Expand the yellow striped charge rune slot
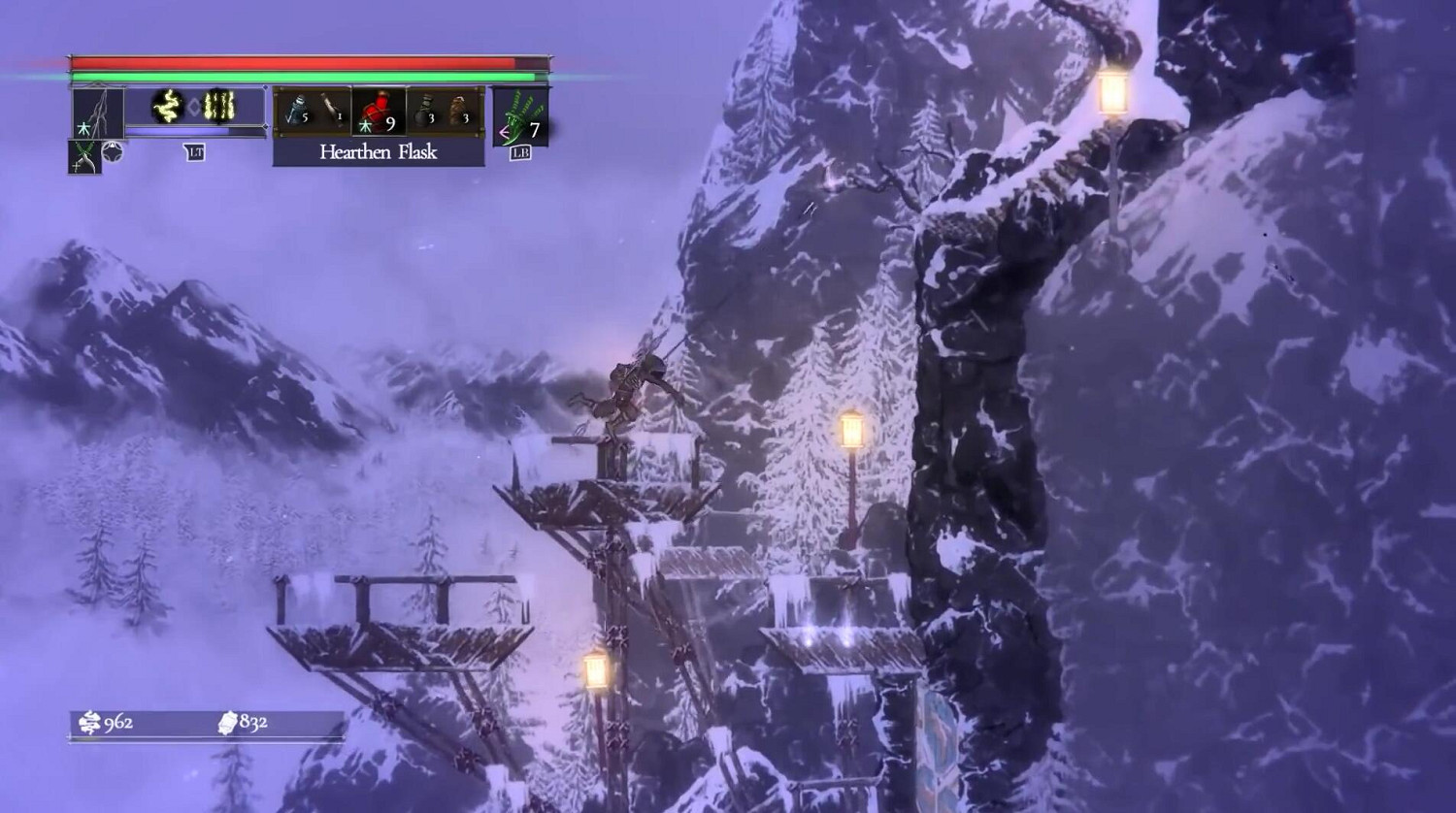 219,106
